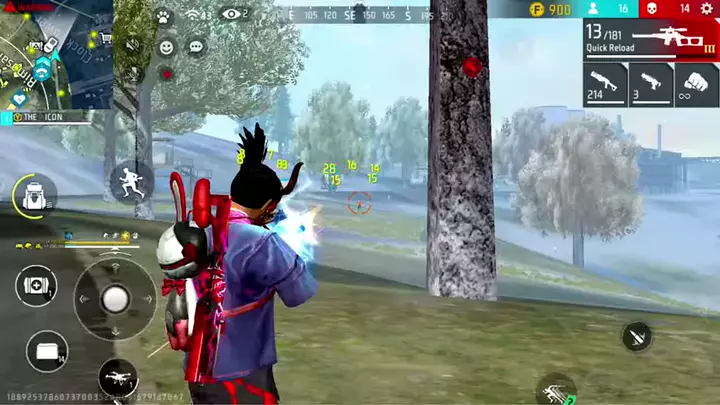Switch to the weapon with 214 ammo
The width and height of the screenshot is (720, 405).
[x=605, y=84]
